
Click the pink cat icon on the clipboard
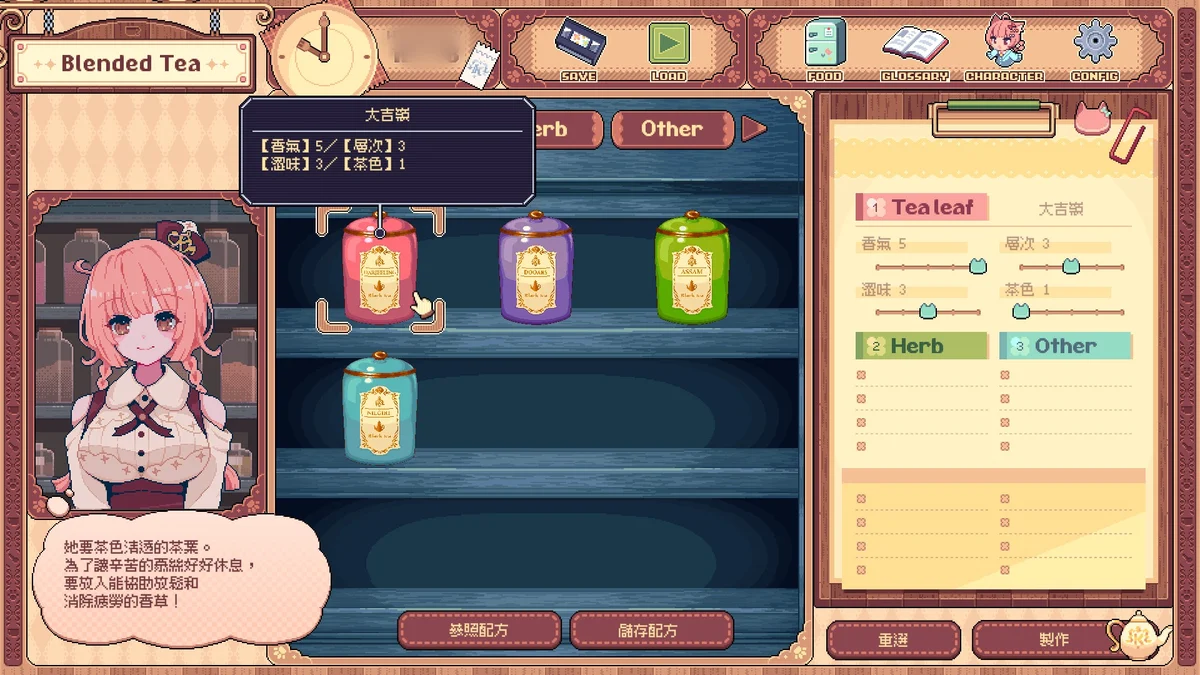coord(1092,118)
